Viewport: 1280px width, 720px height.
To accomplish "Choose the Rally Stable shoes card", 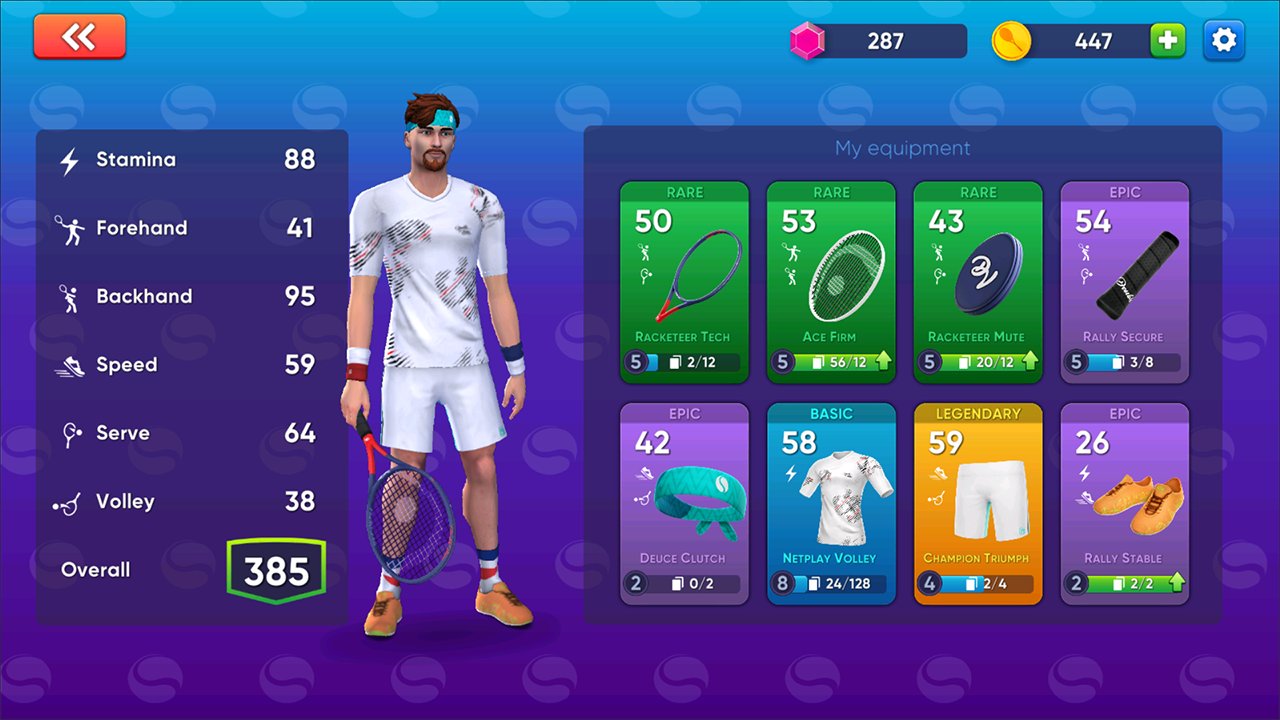I will coord(1124,504).
